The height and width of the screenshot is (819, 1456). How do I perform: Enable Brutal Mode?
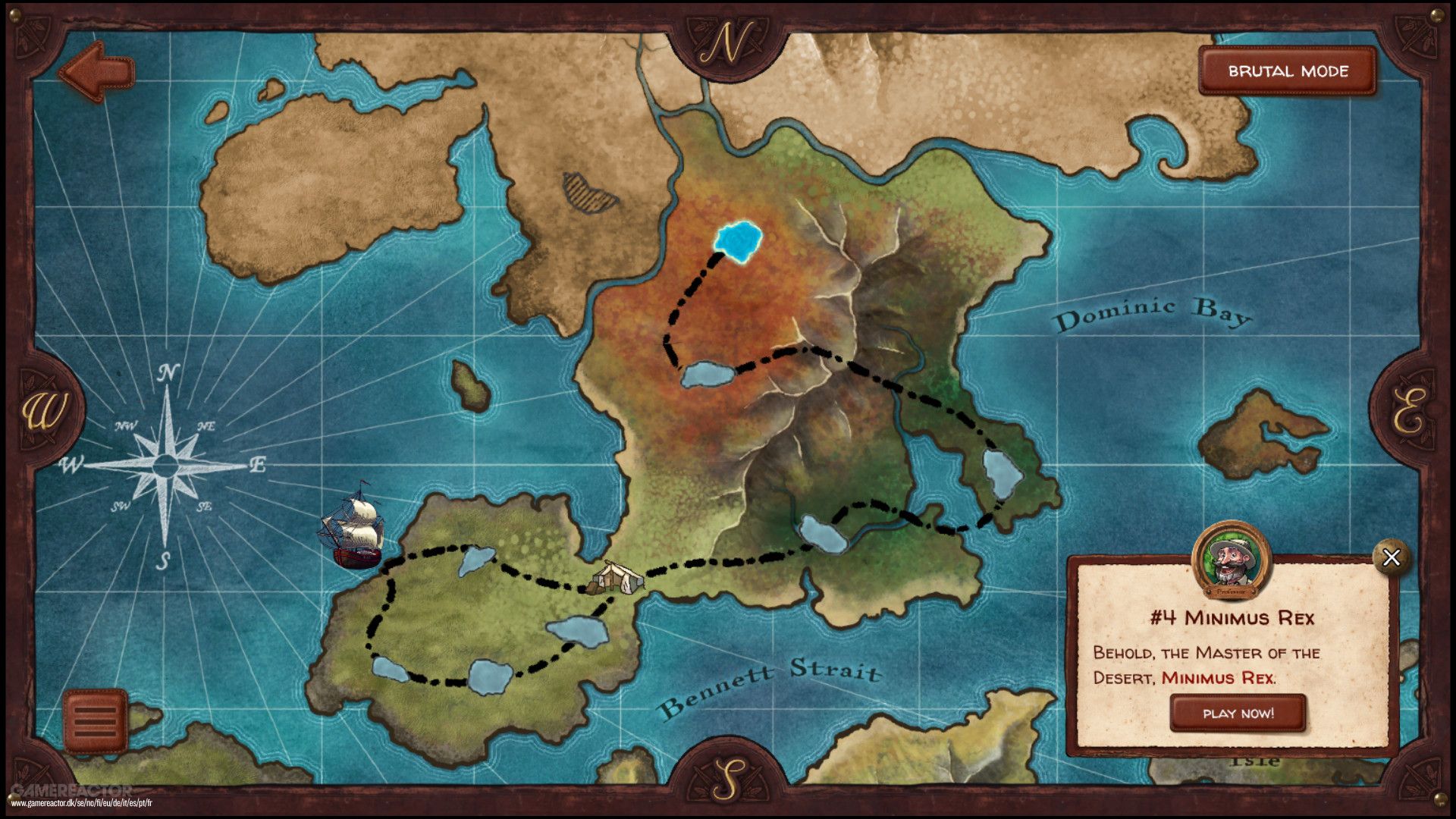pos(1287,72)
